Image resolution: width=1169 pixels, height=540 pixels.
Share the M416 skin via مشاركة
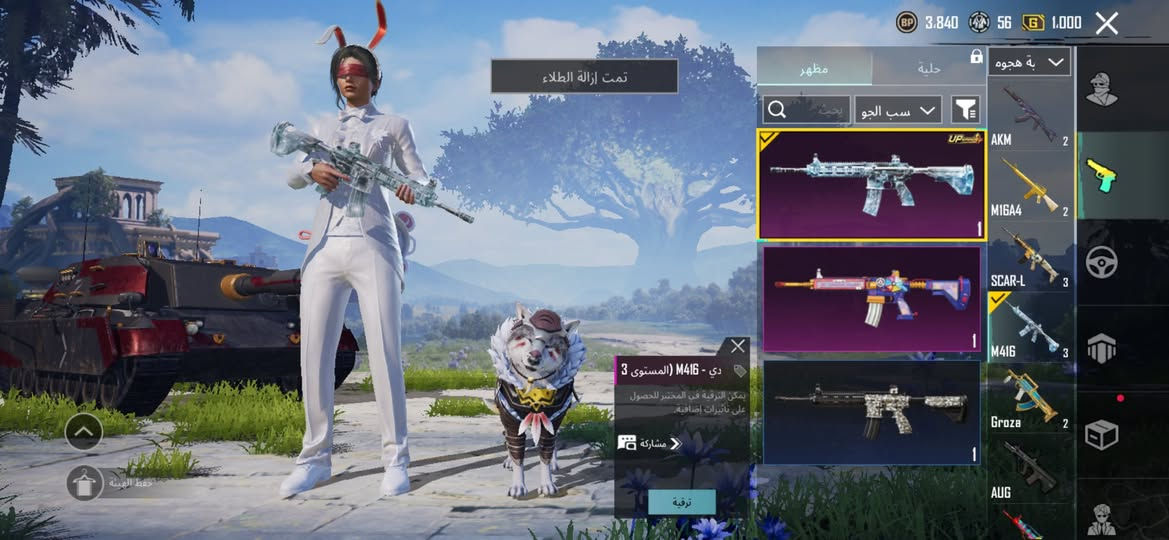tap(649, 443)
